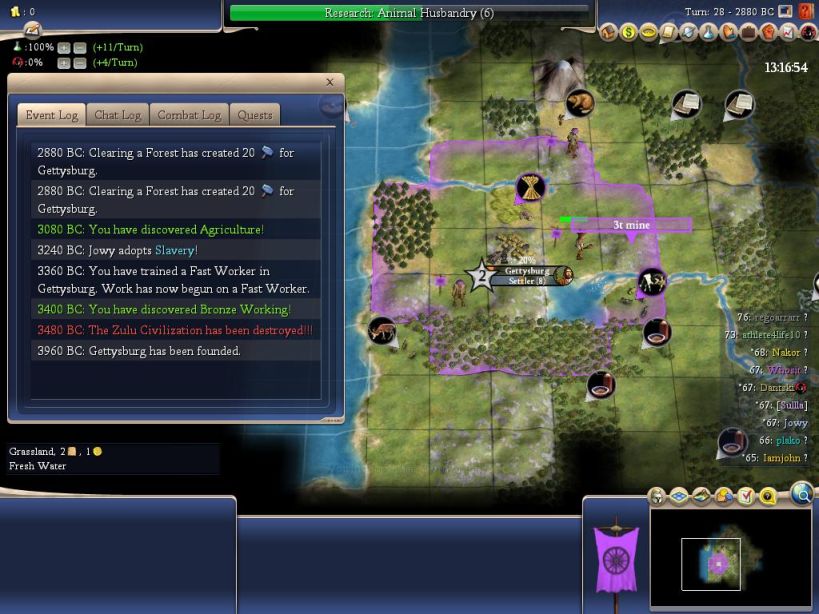Raise the culture rate with plus button
Screen dimensions: 819x614
click(63, 63)
